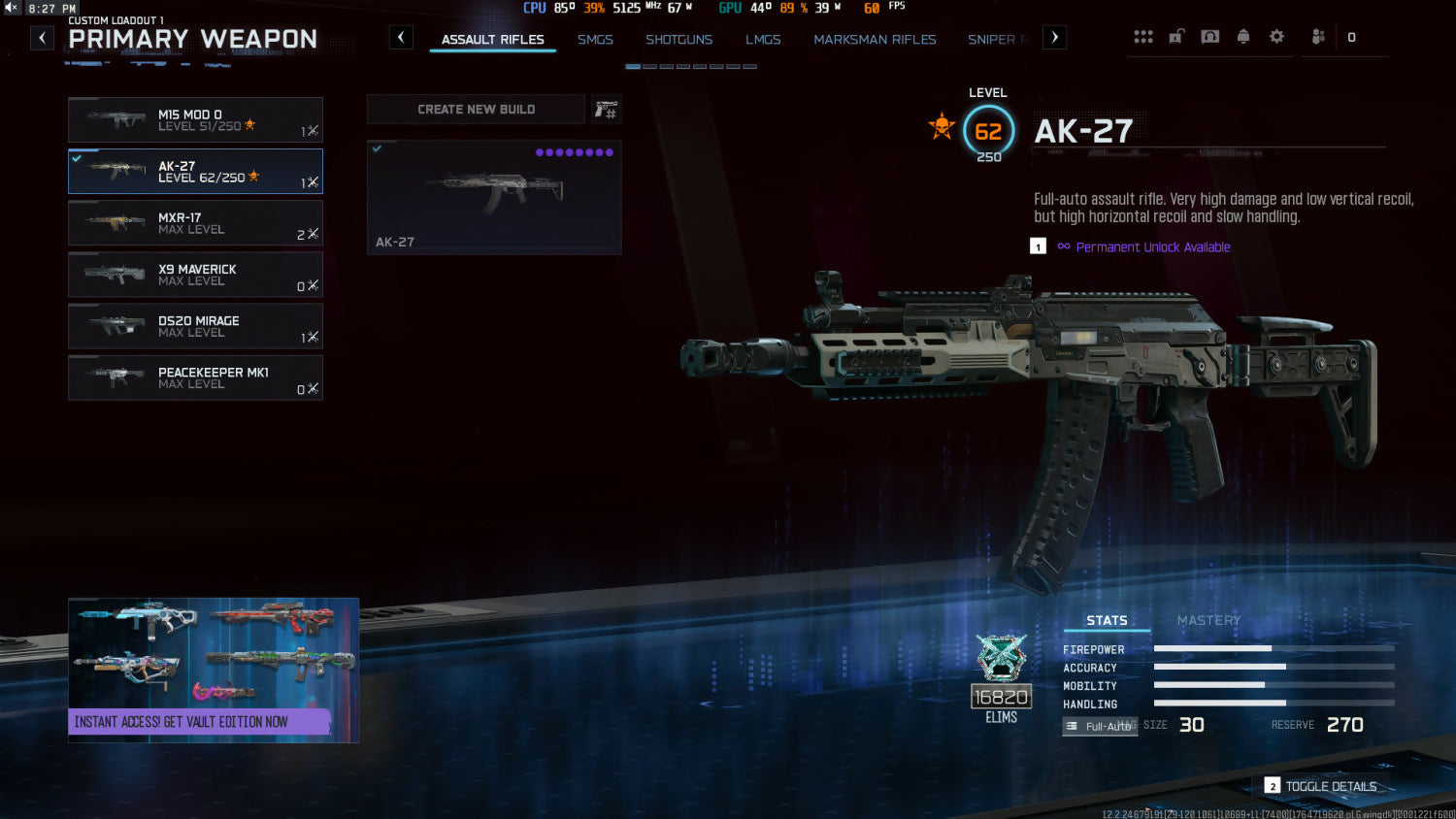Click Create New Build
Viewport: 1456px width, 819px height.
pyautogui.click(x=476, y=110)
